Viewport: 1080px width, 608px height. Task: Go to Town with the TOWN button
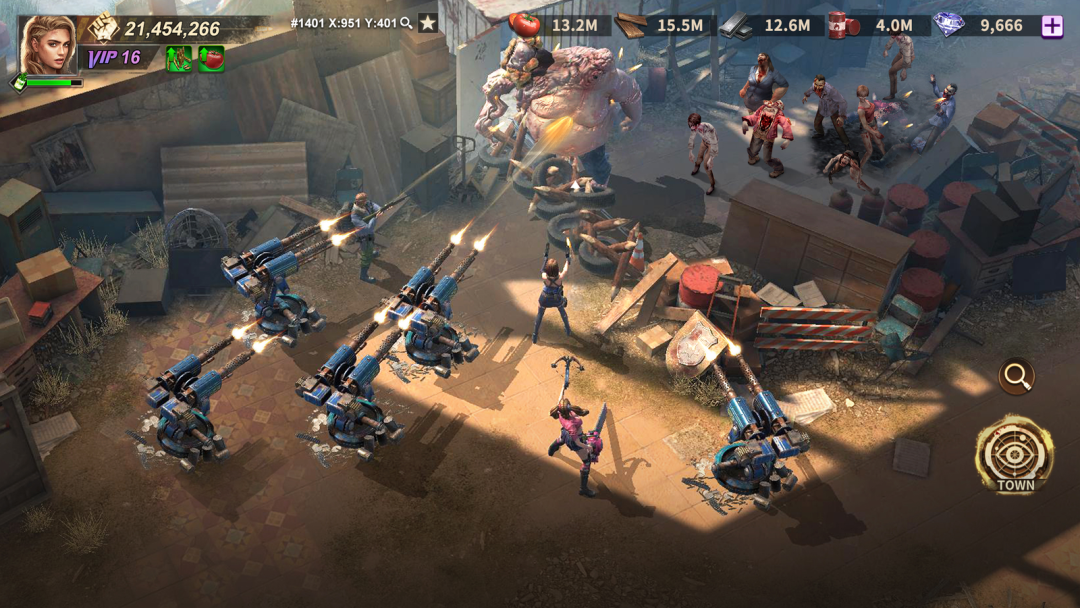coord(1015,456)
